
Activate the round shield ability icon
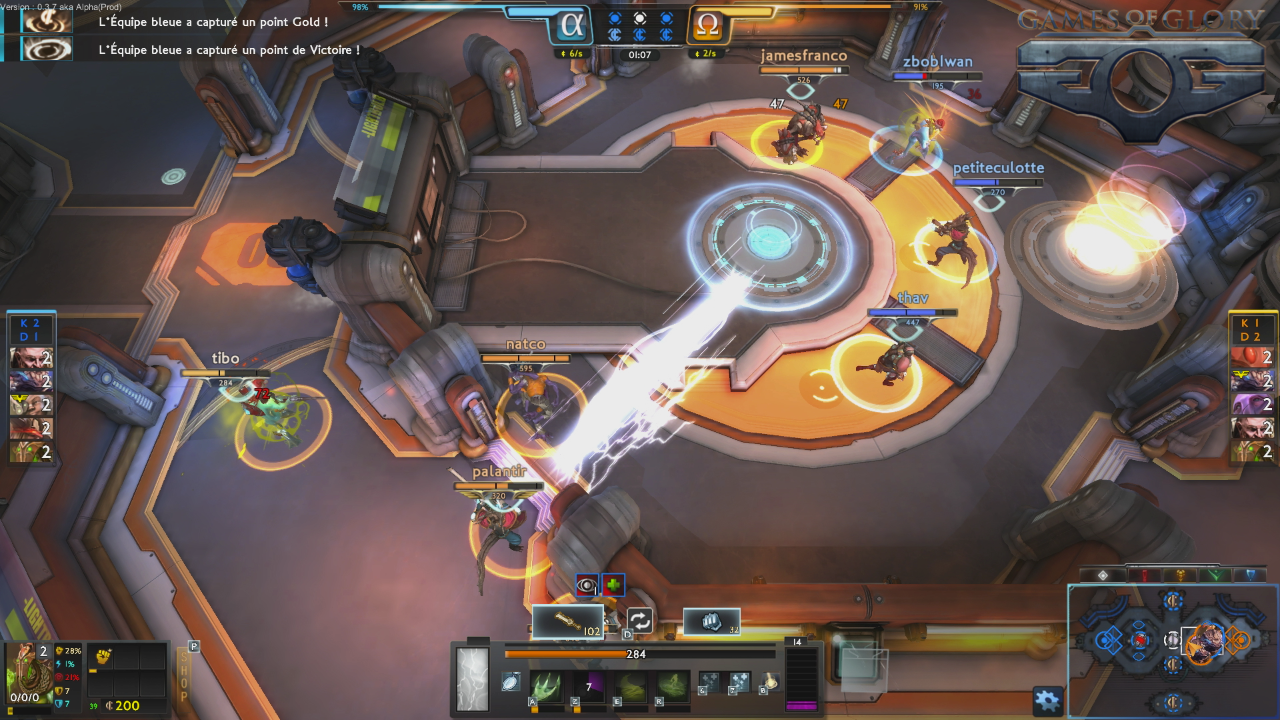pyautogui.click(x=510, y=682)
